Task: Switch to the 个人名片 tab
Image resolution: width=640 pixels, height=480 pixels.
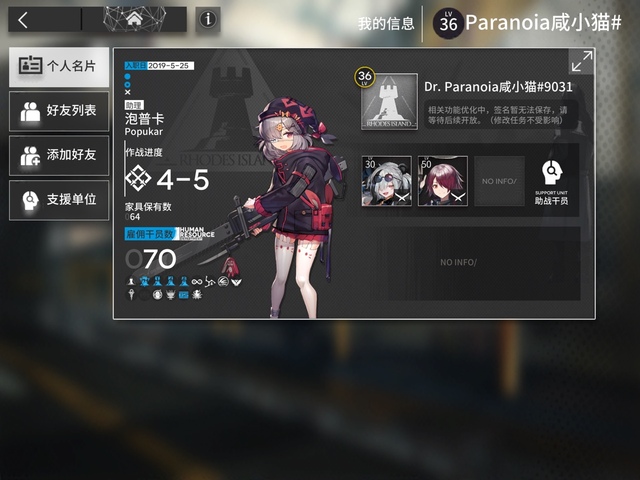Action: click(59, 65)
